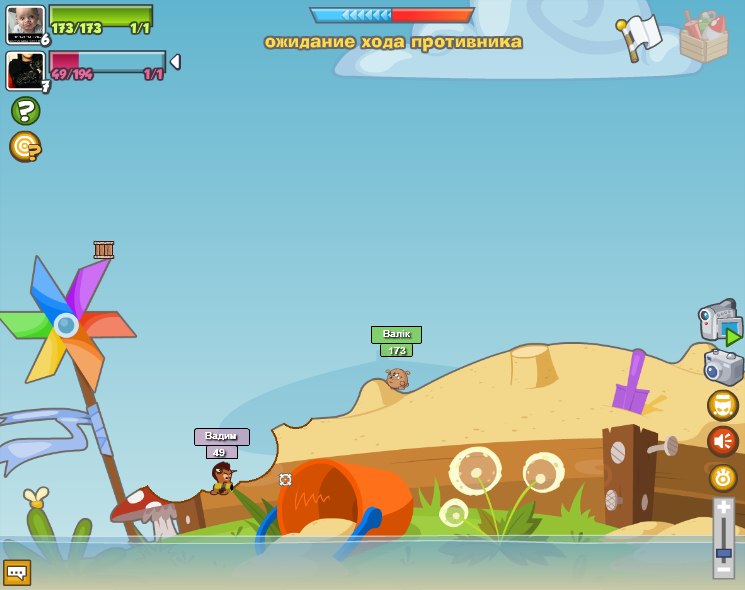Open the green question mark help
745x590 pixels.
click(x=25, y=110)
